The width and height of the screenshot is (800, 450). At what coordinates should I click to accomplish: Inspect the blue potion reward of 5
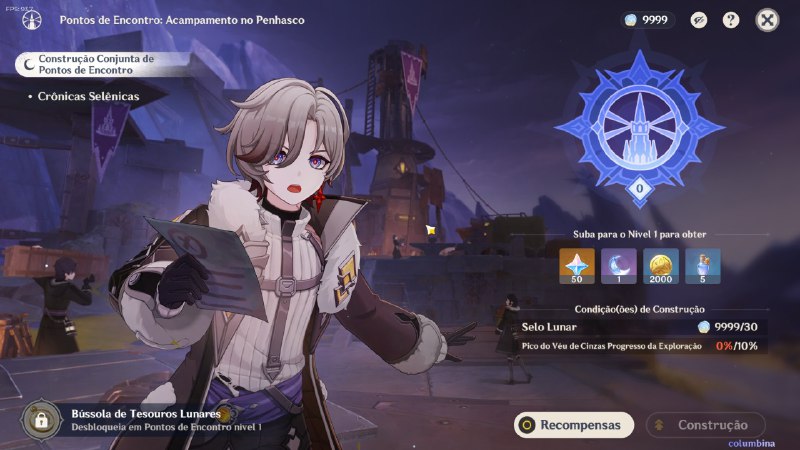tap(704, 266)
